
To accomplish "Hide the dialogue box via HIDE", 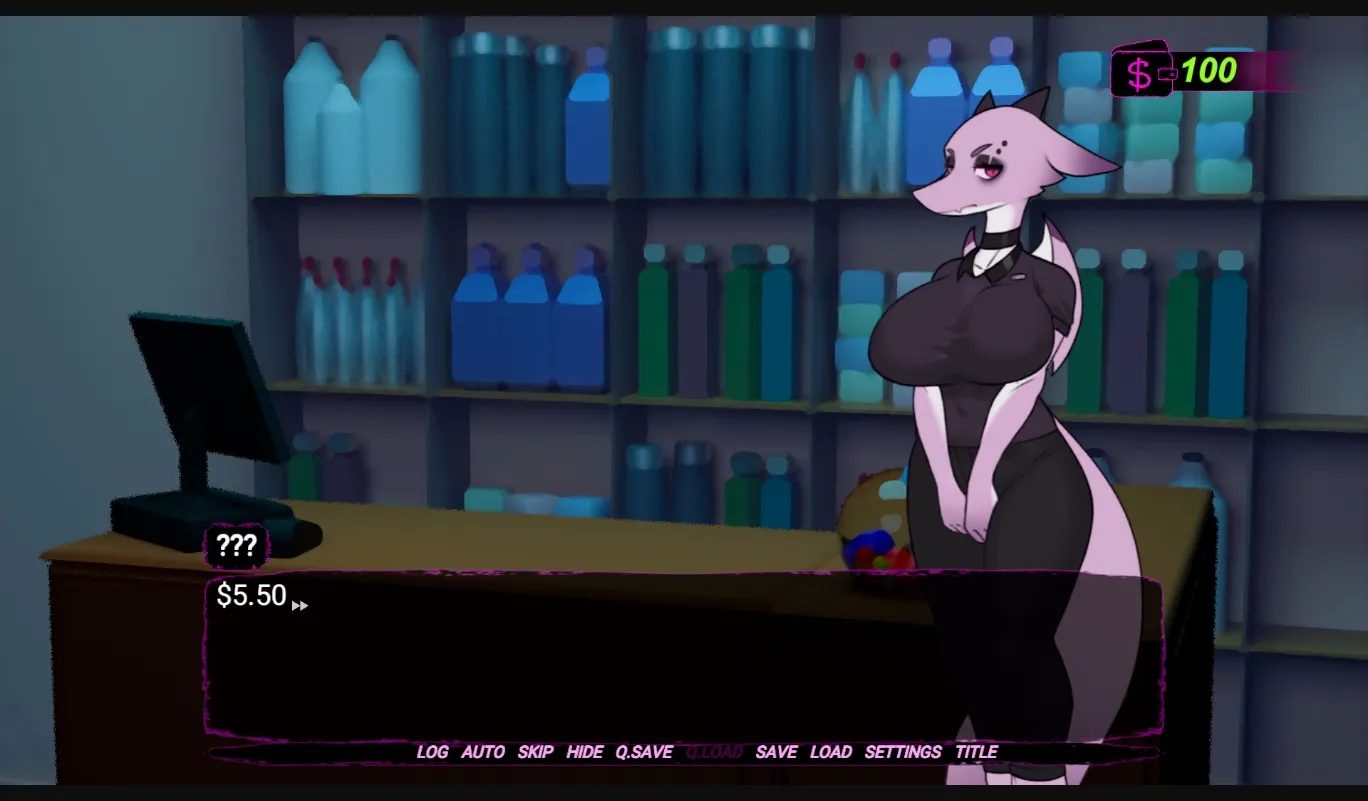I will (583, 752).
